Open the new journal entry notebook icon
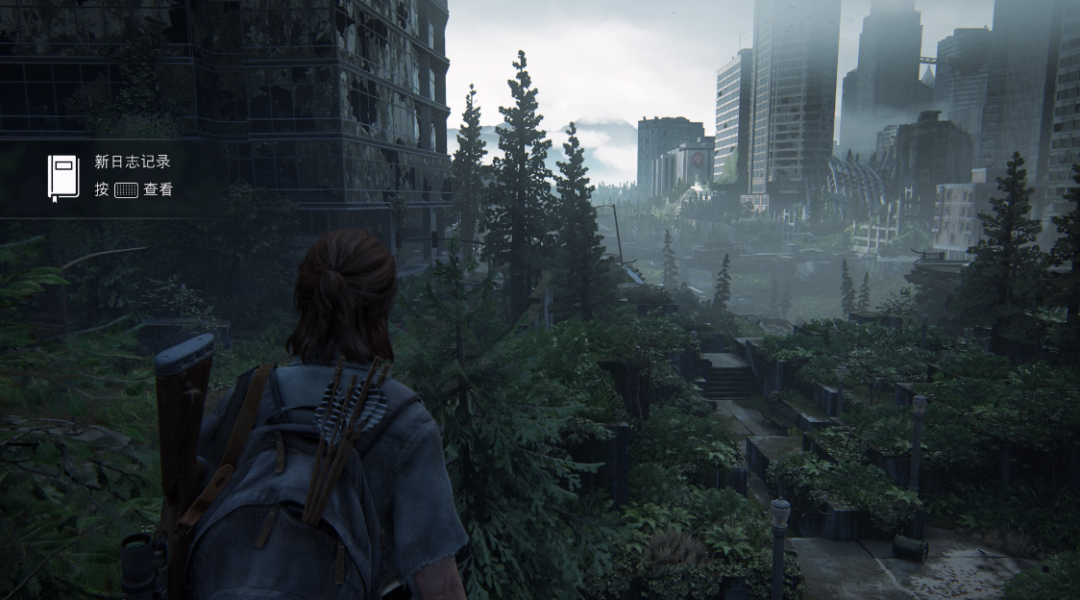 (63, 177)
